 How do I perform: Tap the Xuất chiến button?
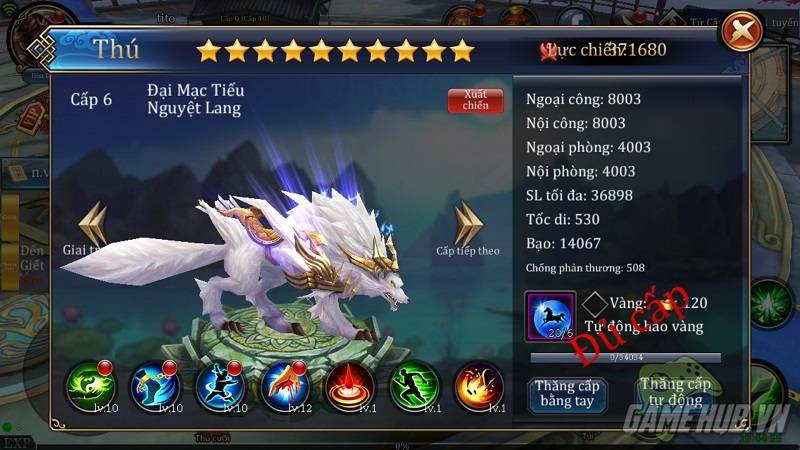[475, 101]
